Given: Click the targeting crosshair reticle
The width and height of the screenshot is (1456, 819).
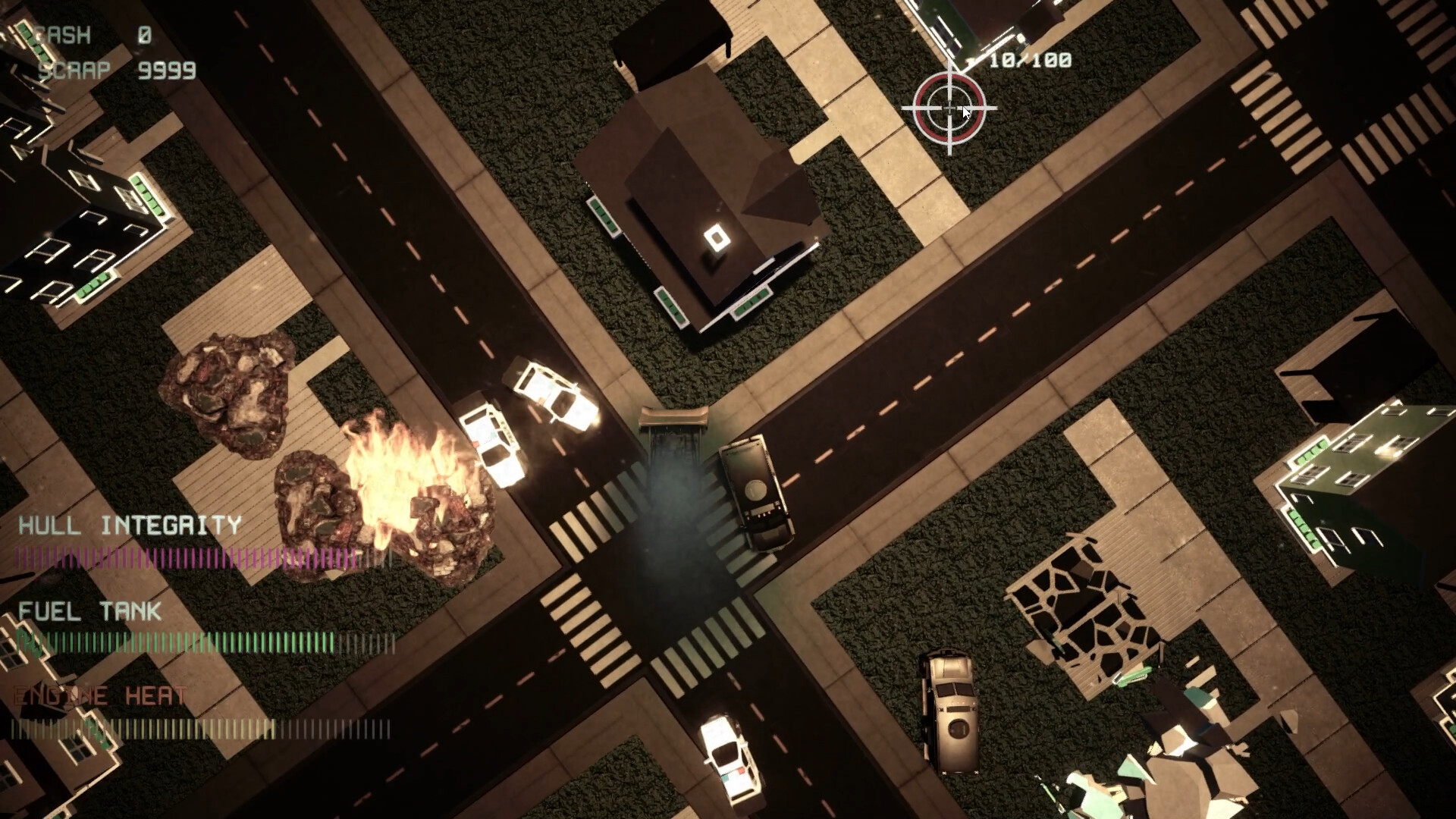Looking at the screenshot, I should click(x=950, y=108).
